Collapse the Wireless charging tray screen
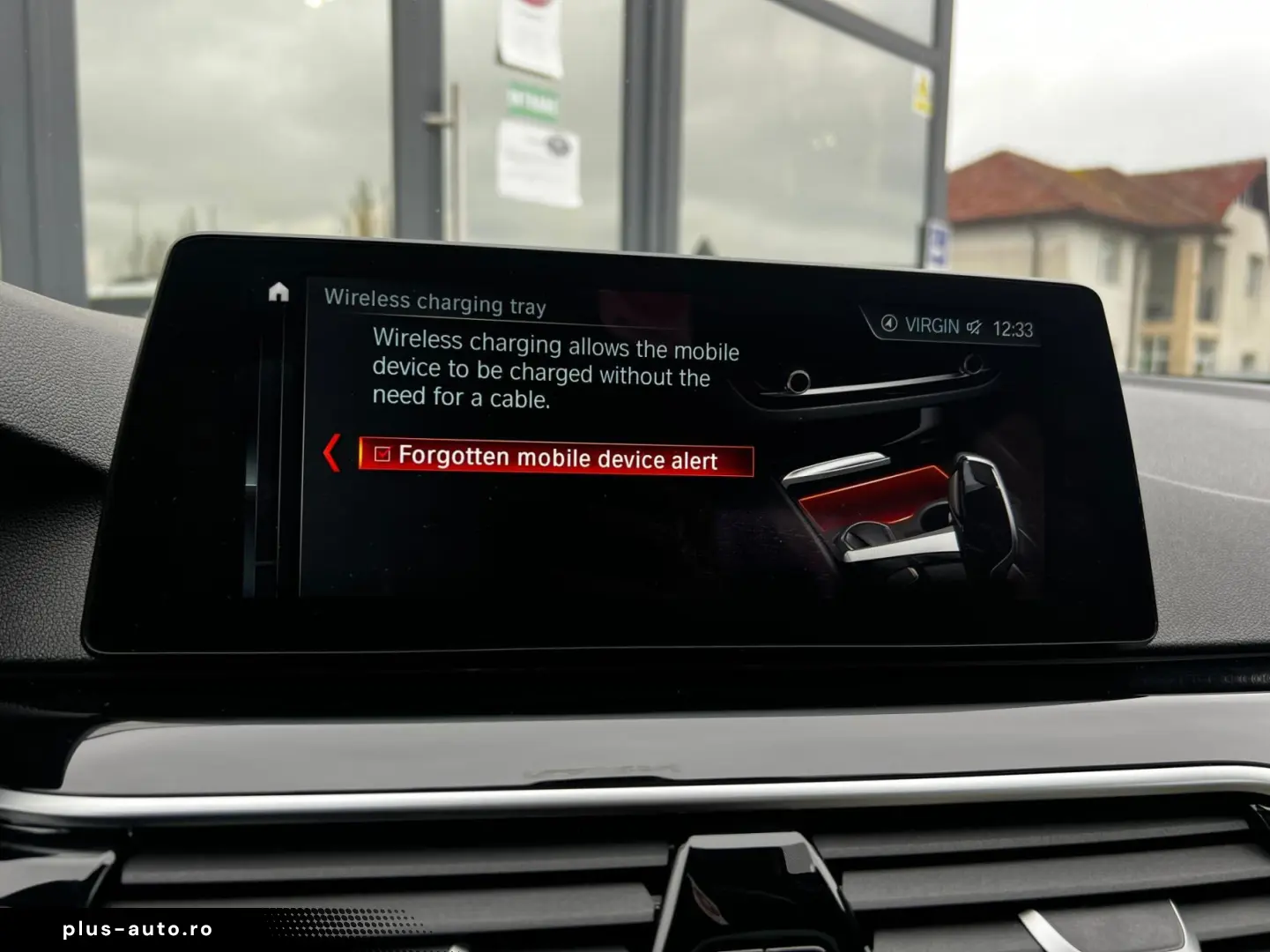This screenshot has width=1270, height=952. pyautogui.click(x=330, y=452)
